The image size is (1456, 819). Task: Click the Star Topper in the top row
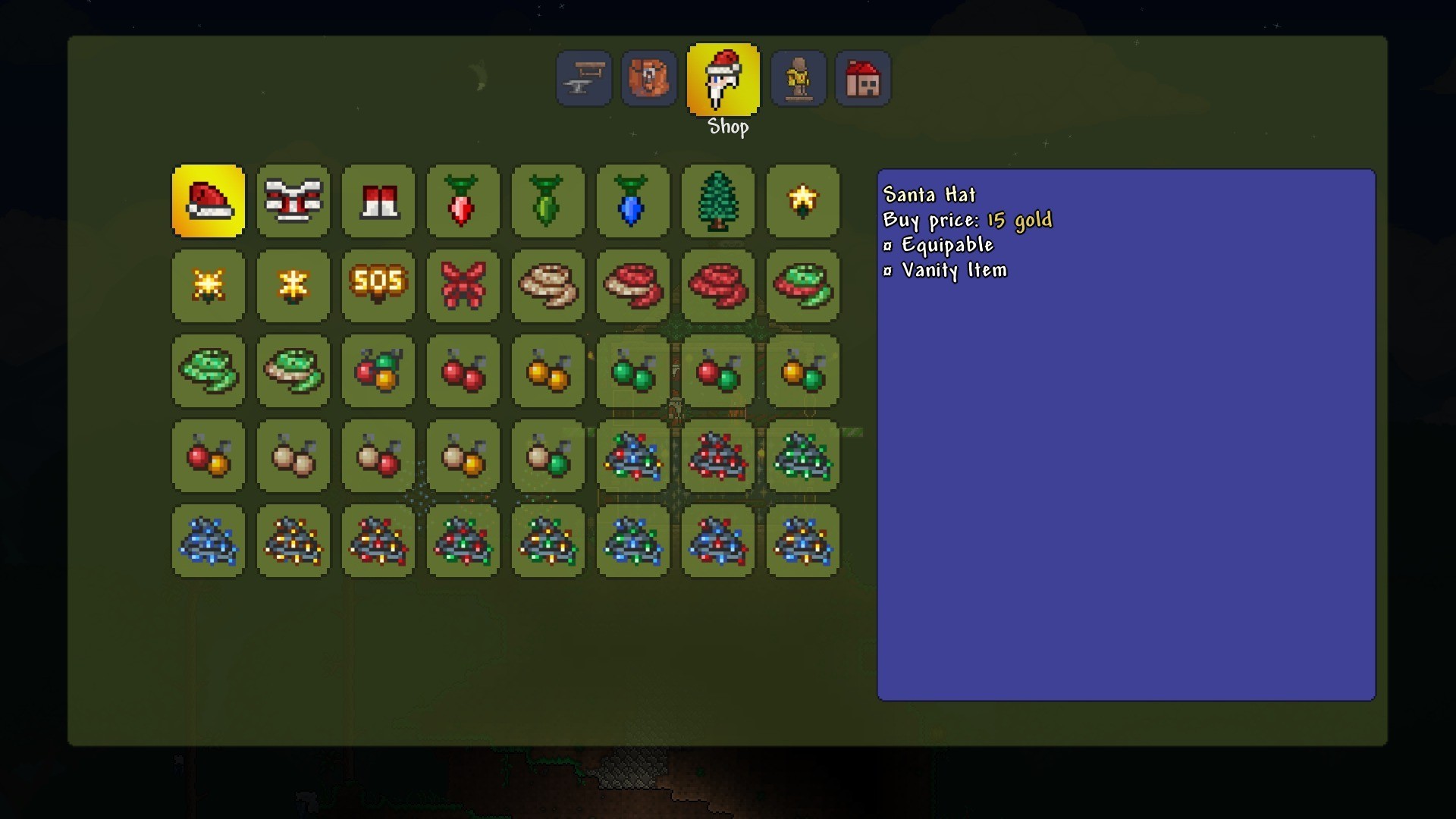click(x=803, y=202)
